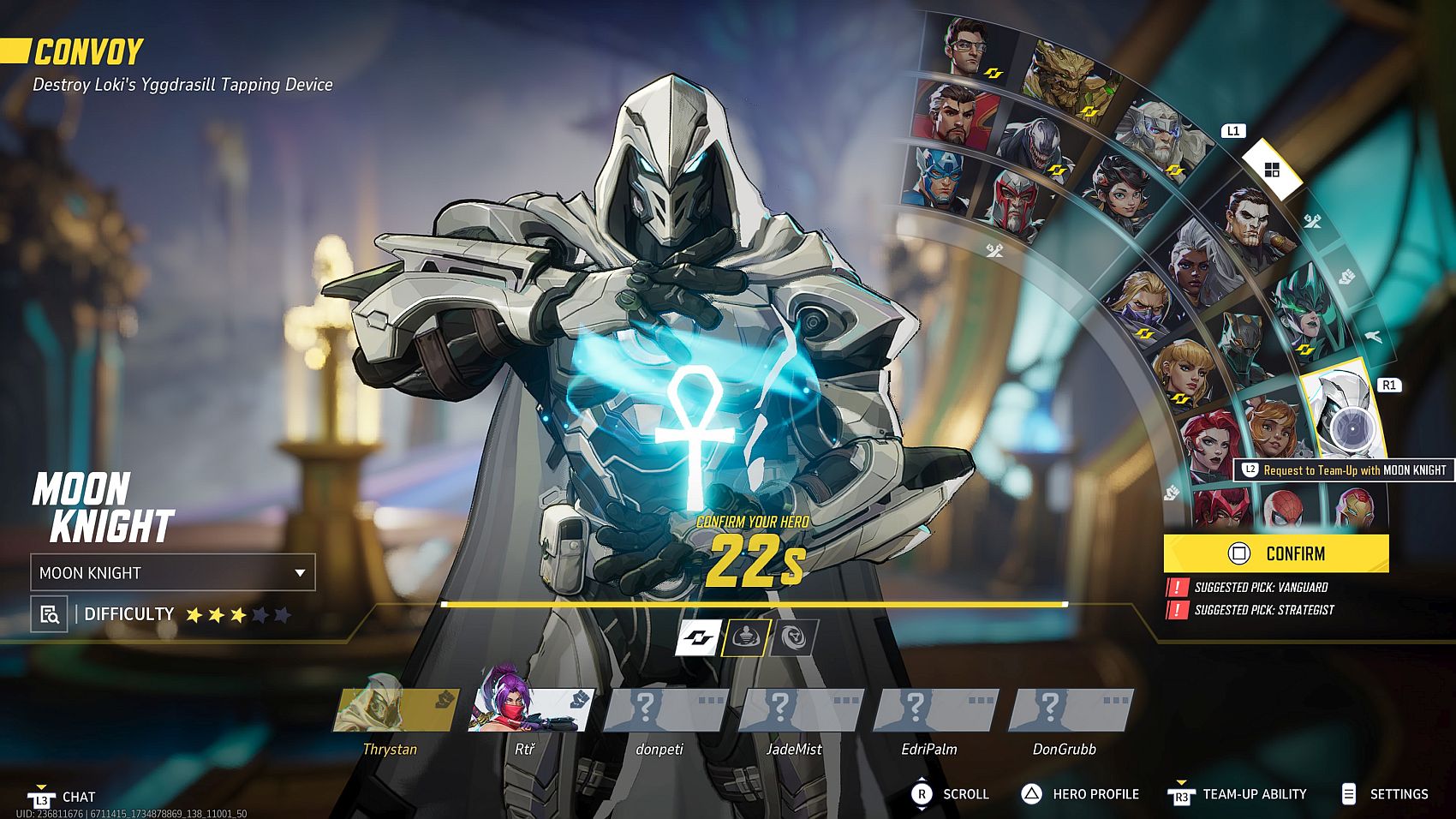Confirm Moon Knight as your hero
The width and height of the screenshot is (1456, 819).
[1275, 553]
